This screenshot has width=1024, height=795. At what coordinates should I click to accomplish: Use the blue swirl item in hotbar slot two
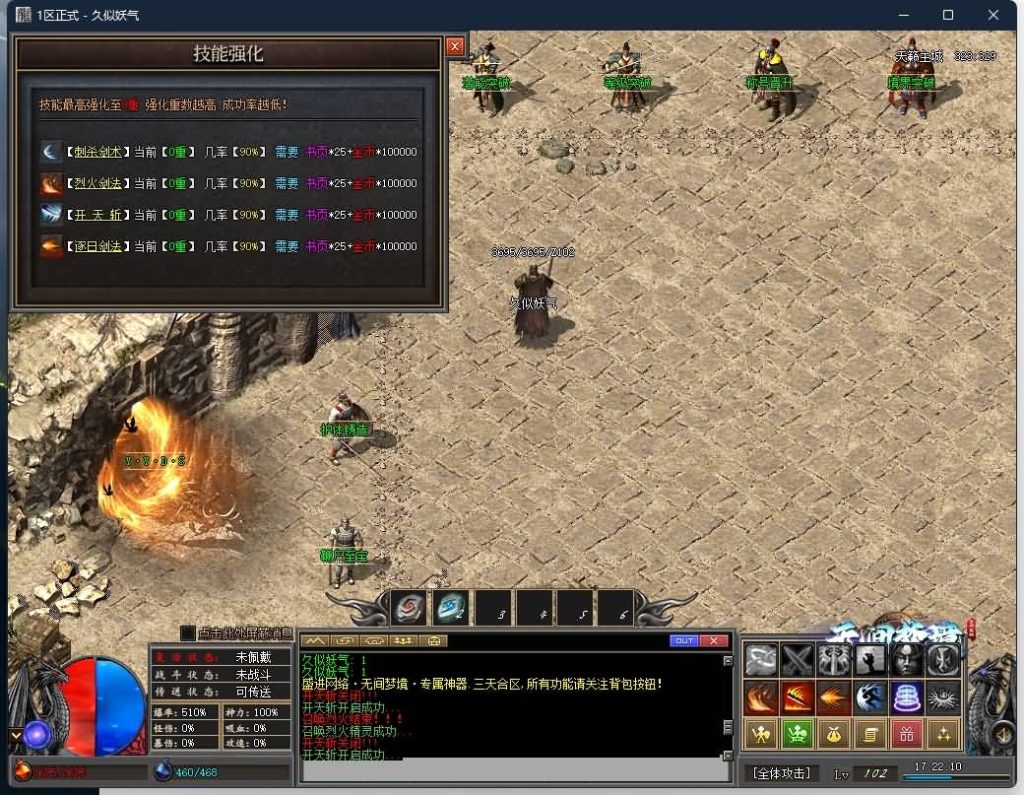pyautogui.click(x=451, y=607)
